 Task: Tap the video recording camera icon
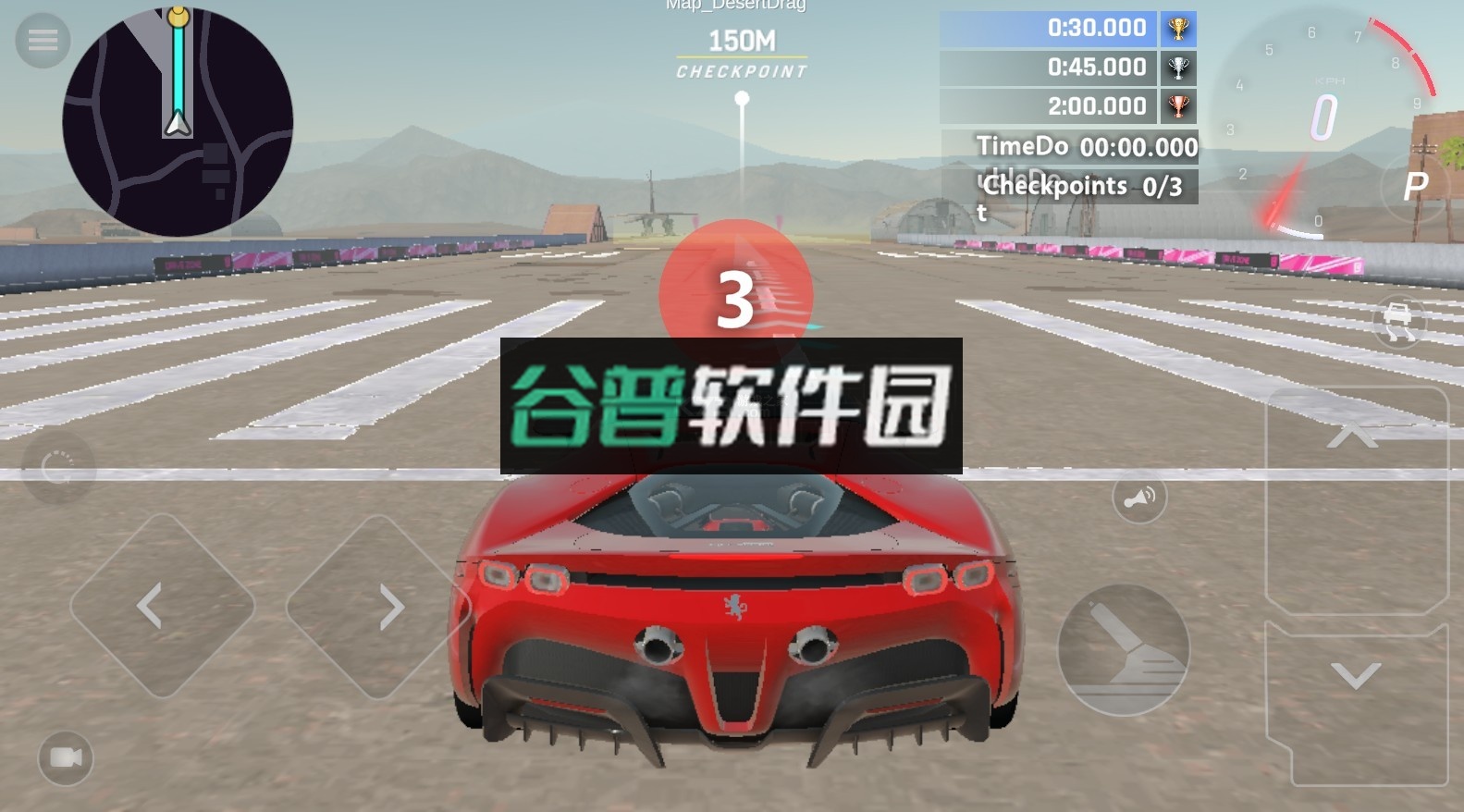[66, 760]
